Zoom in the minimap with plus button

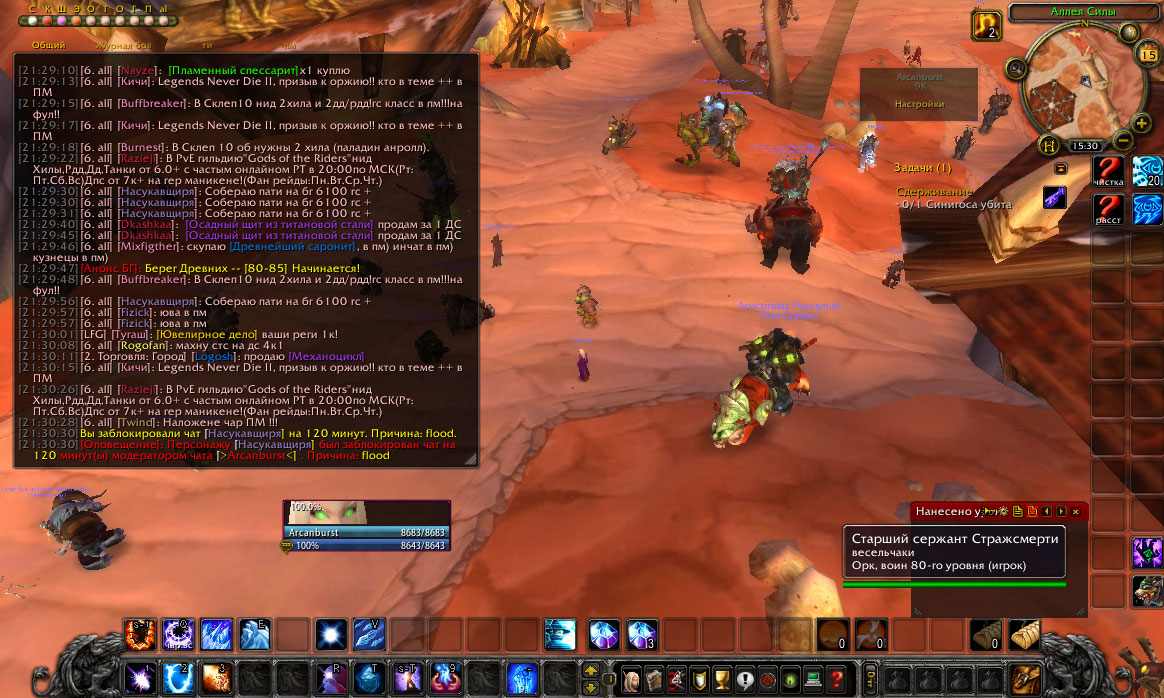pos(1142,124)
